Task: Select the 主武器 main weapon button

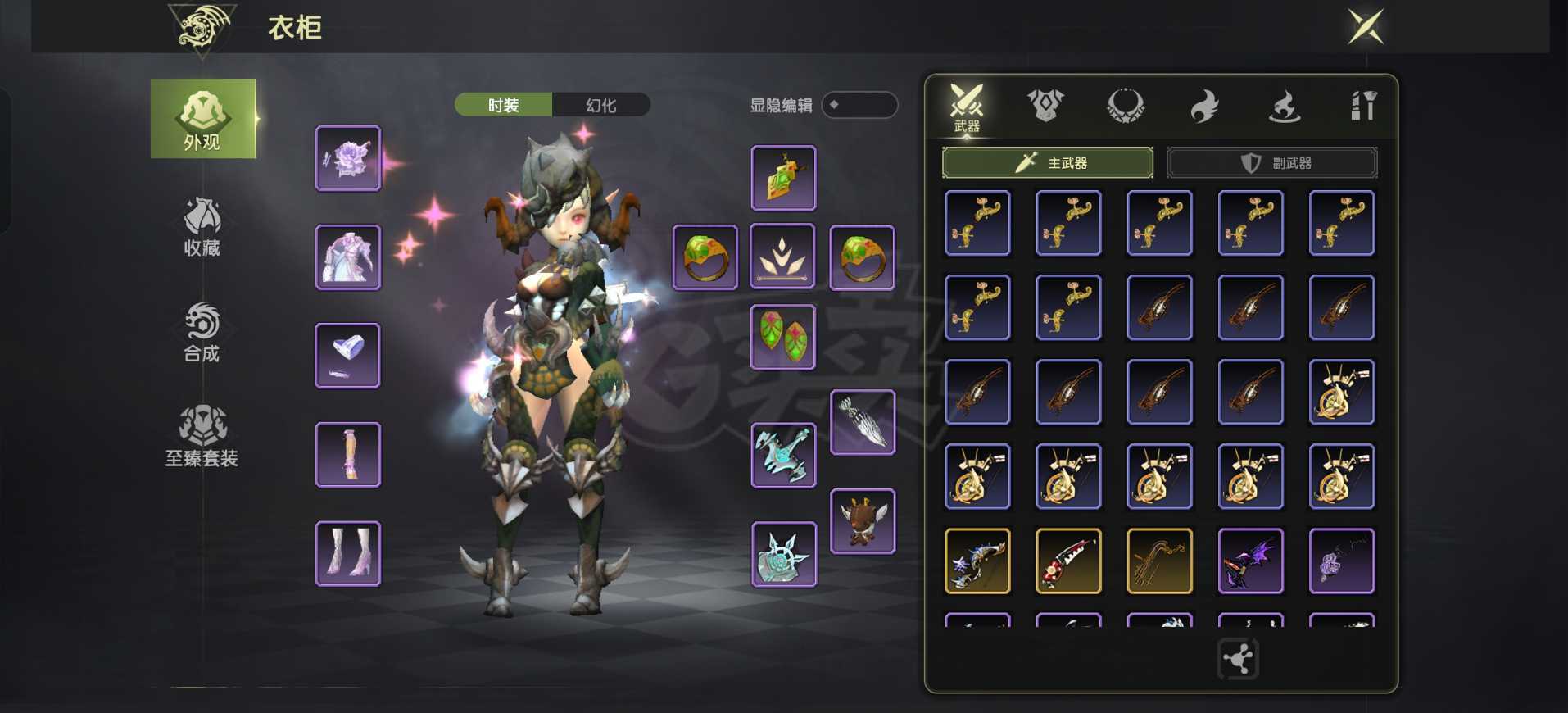Action: (1049, 162)
